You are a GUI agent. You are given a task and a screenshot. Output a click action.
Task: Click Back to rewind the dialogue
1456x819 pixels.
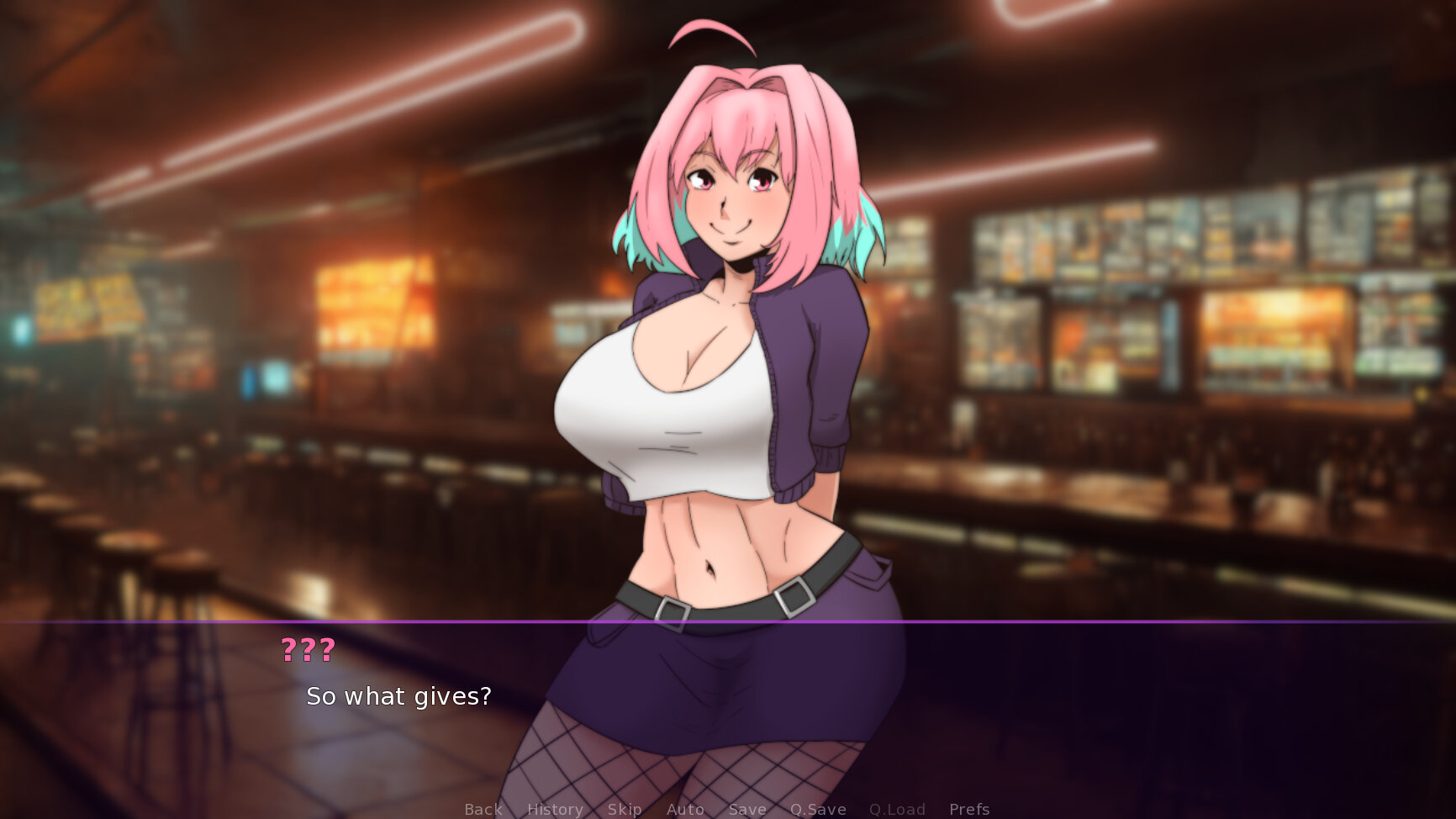tap(483, 809)
